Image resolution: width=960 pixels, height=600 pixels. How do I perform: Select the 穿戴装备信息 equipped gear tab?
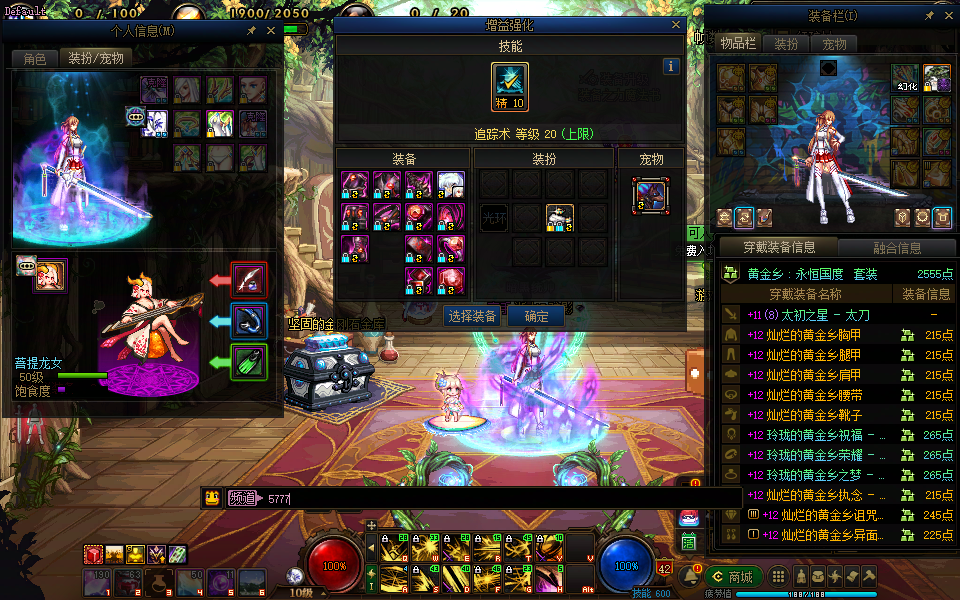[x=780, y=248]
